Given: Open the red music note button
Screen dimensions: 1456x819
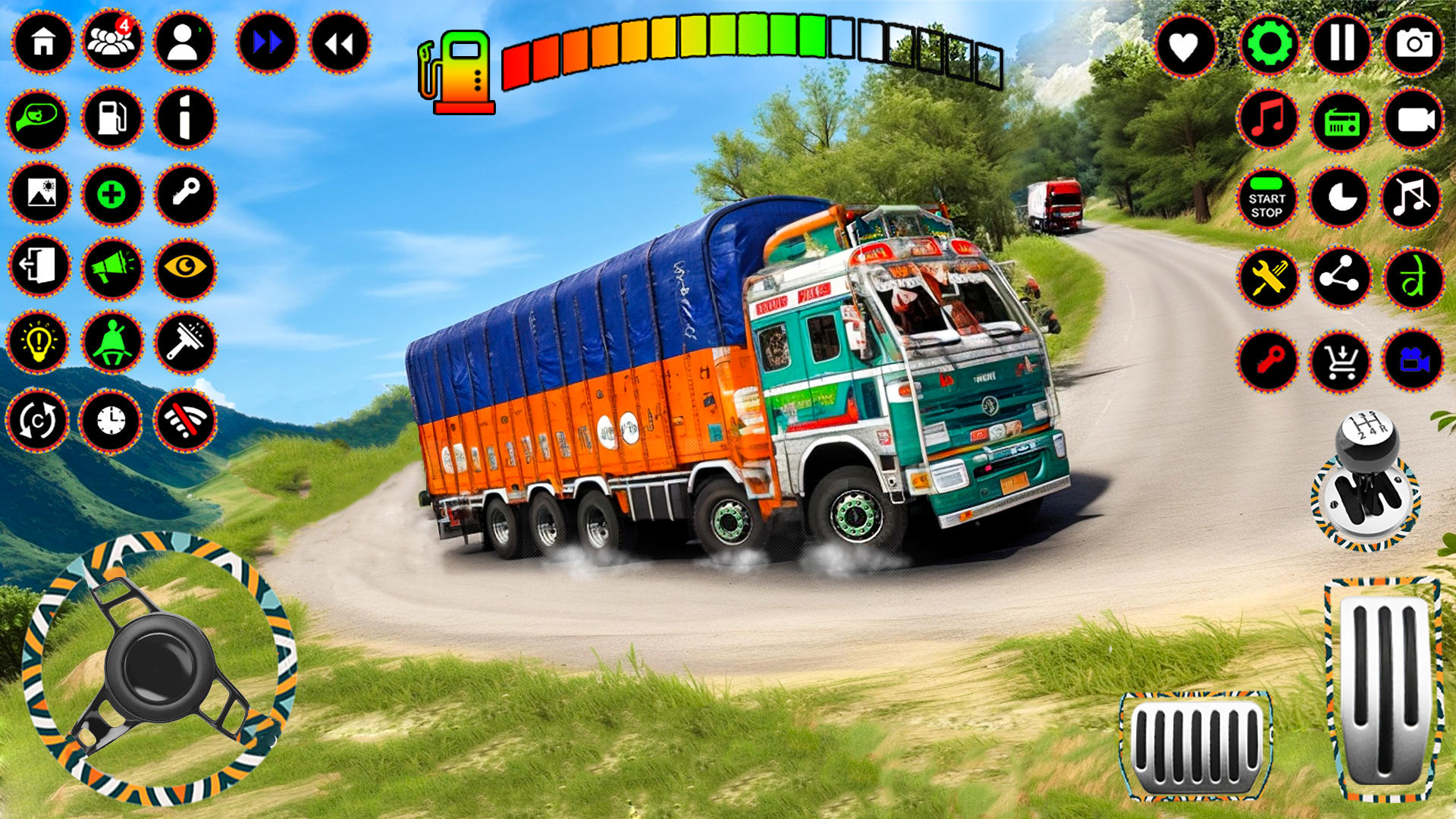Looking at the screenshot, I should (x=1268, y=120).
